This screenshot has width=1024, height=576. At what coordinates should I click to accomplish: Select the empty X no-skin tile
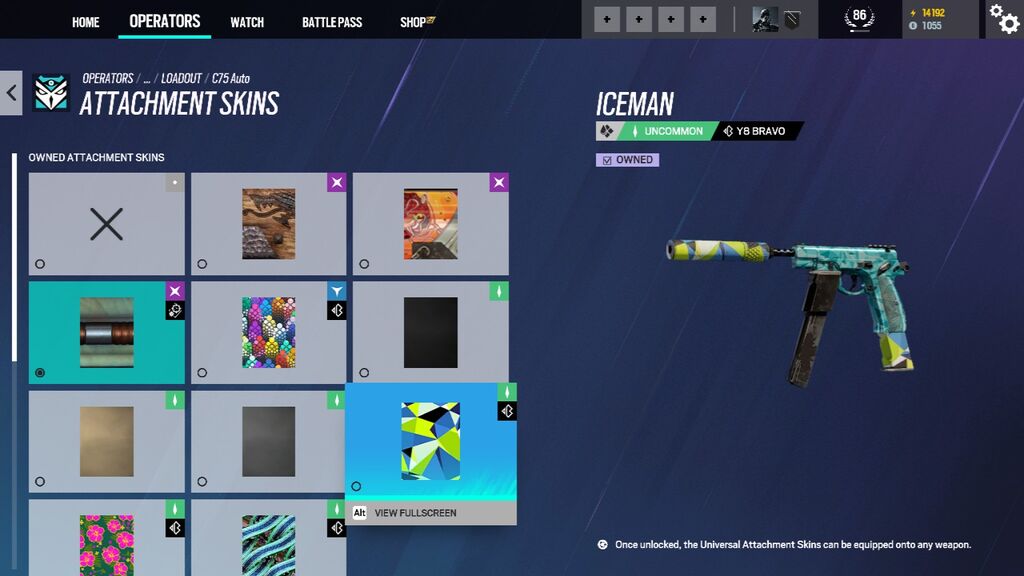coord(106,224)
